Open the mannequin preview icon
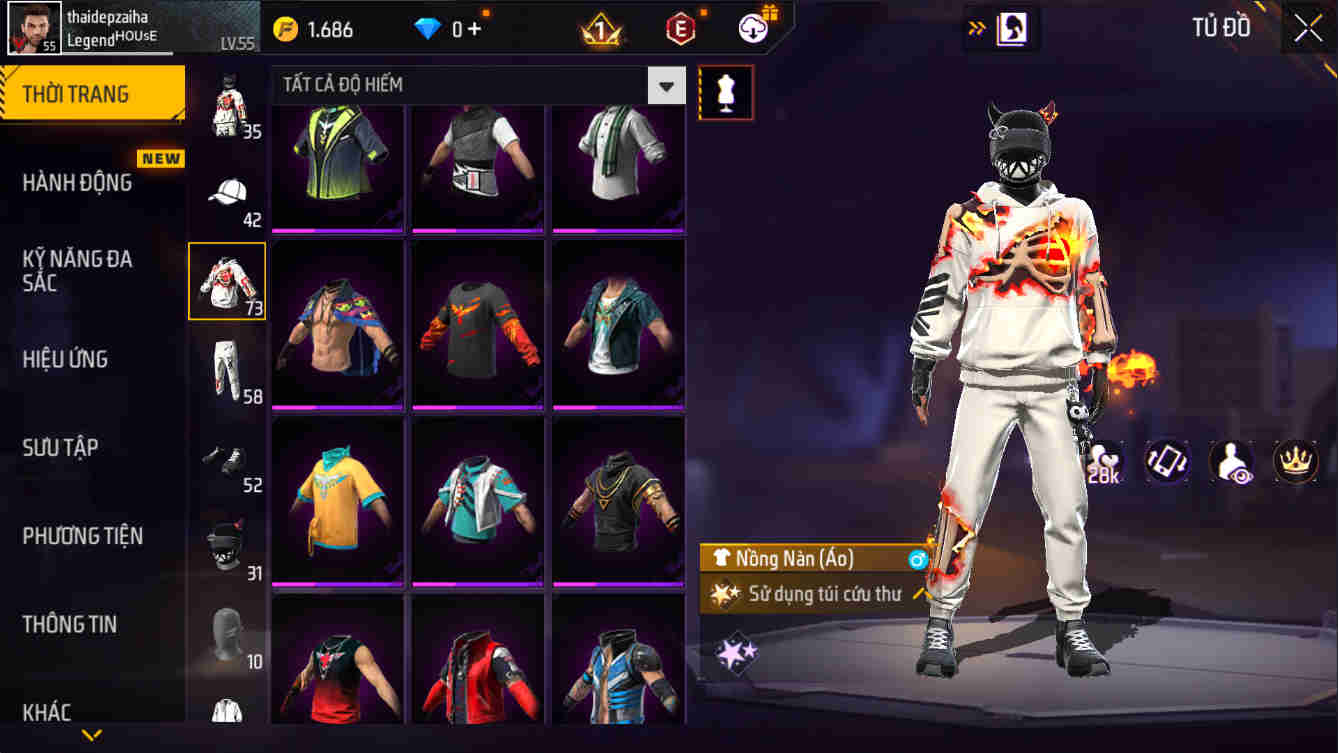 pos(726,91)
